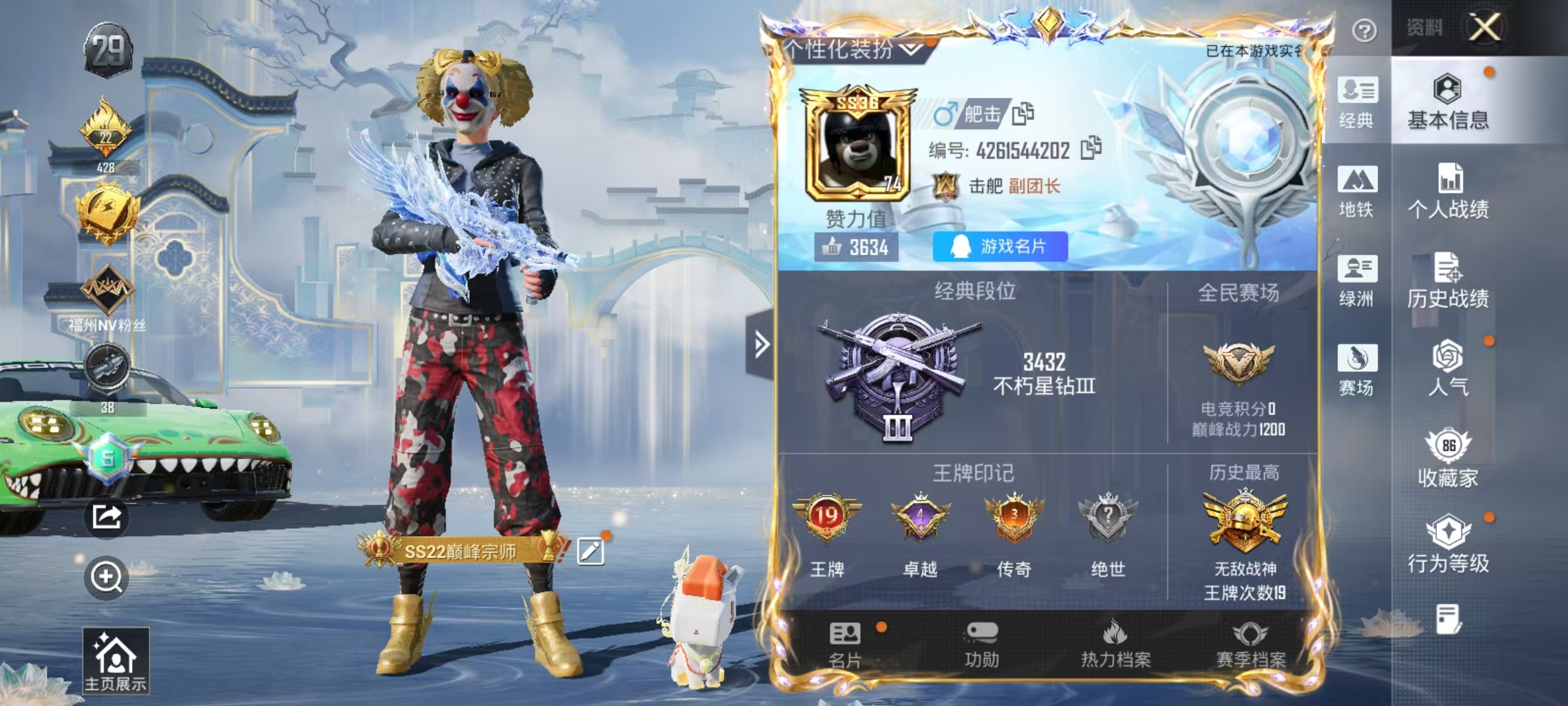Select the 赛场 arena tab
The height and width of the screenshot is (706, 1568).
1357,369
